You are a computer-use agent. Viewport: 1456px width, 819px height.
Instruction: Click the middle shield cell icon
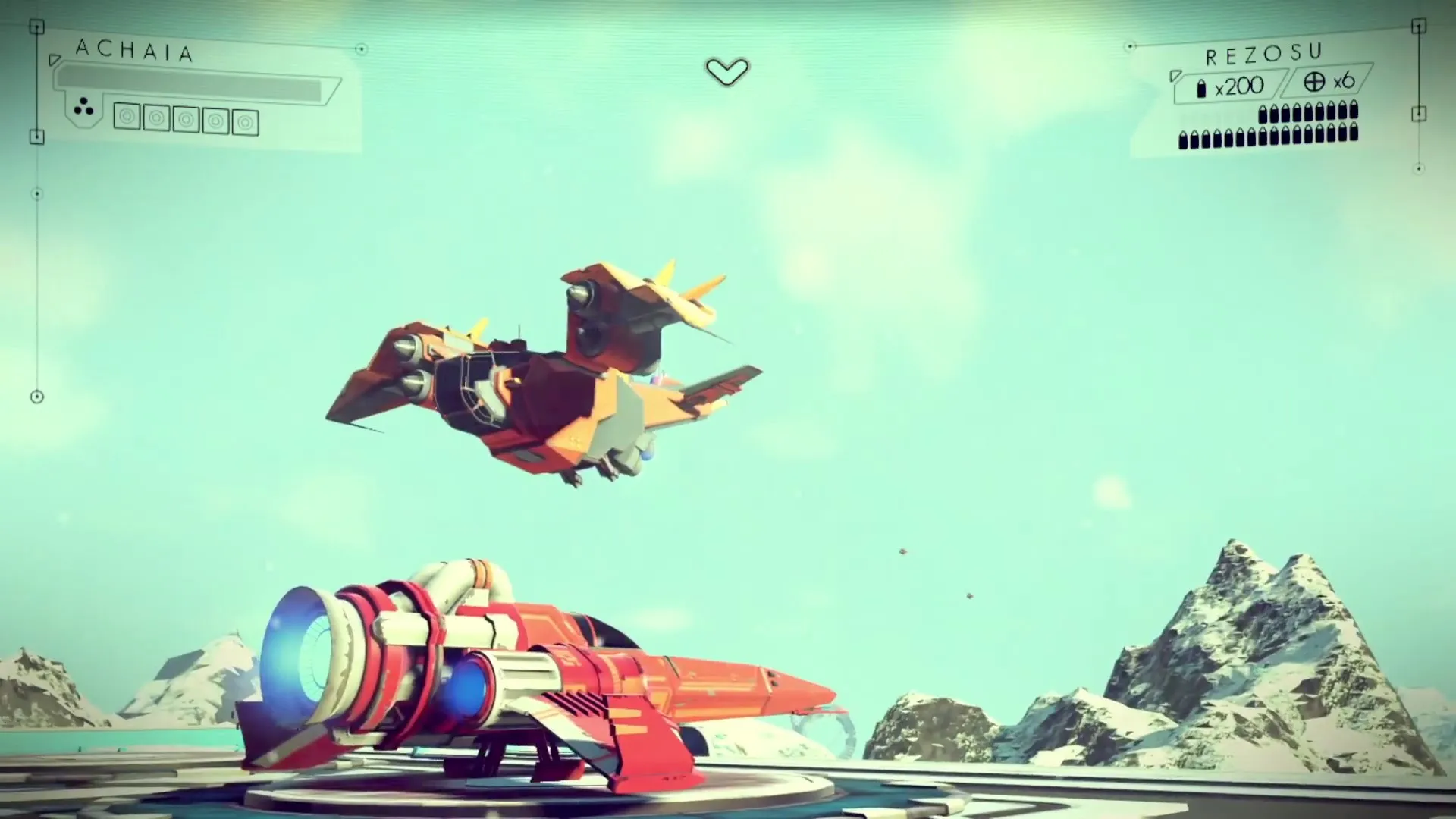(186, 121)
